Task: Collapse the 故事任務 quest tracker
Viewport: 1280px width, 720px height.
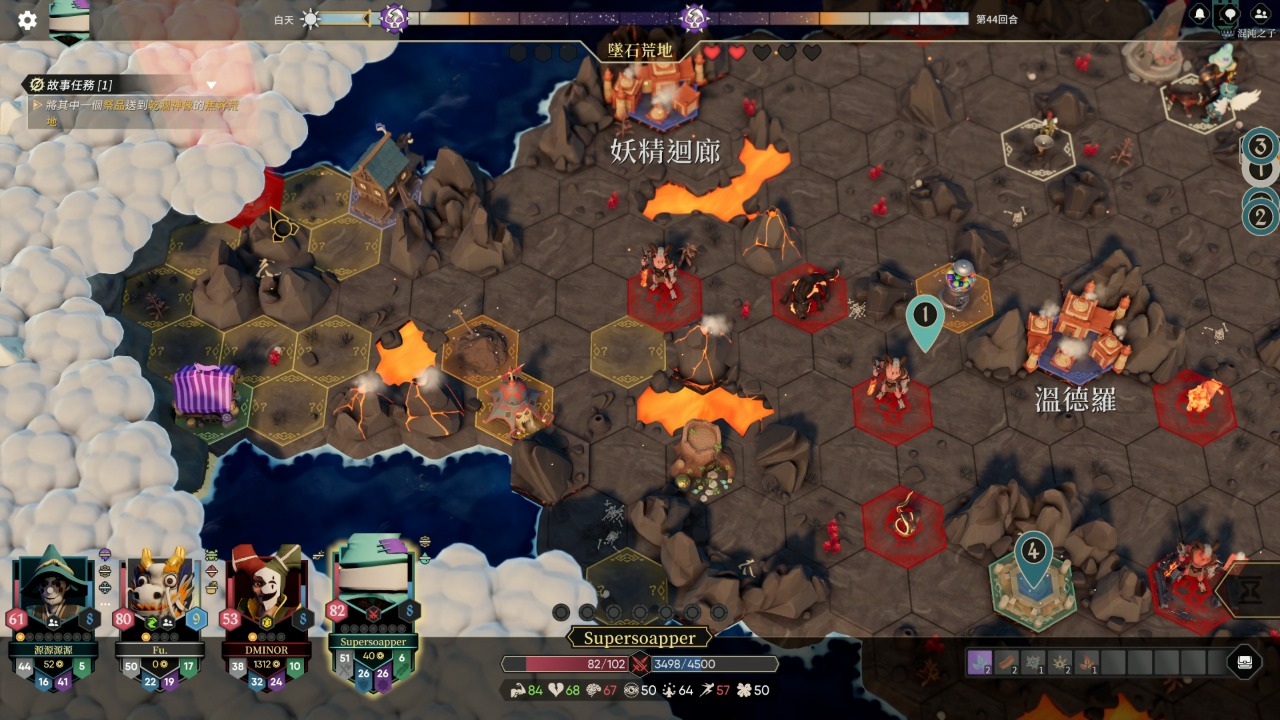Action: tap(211, 85)
